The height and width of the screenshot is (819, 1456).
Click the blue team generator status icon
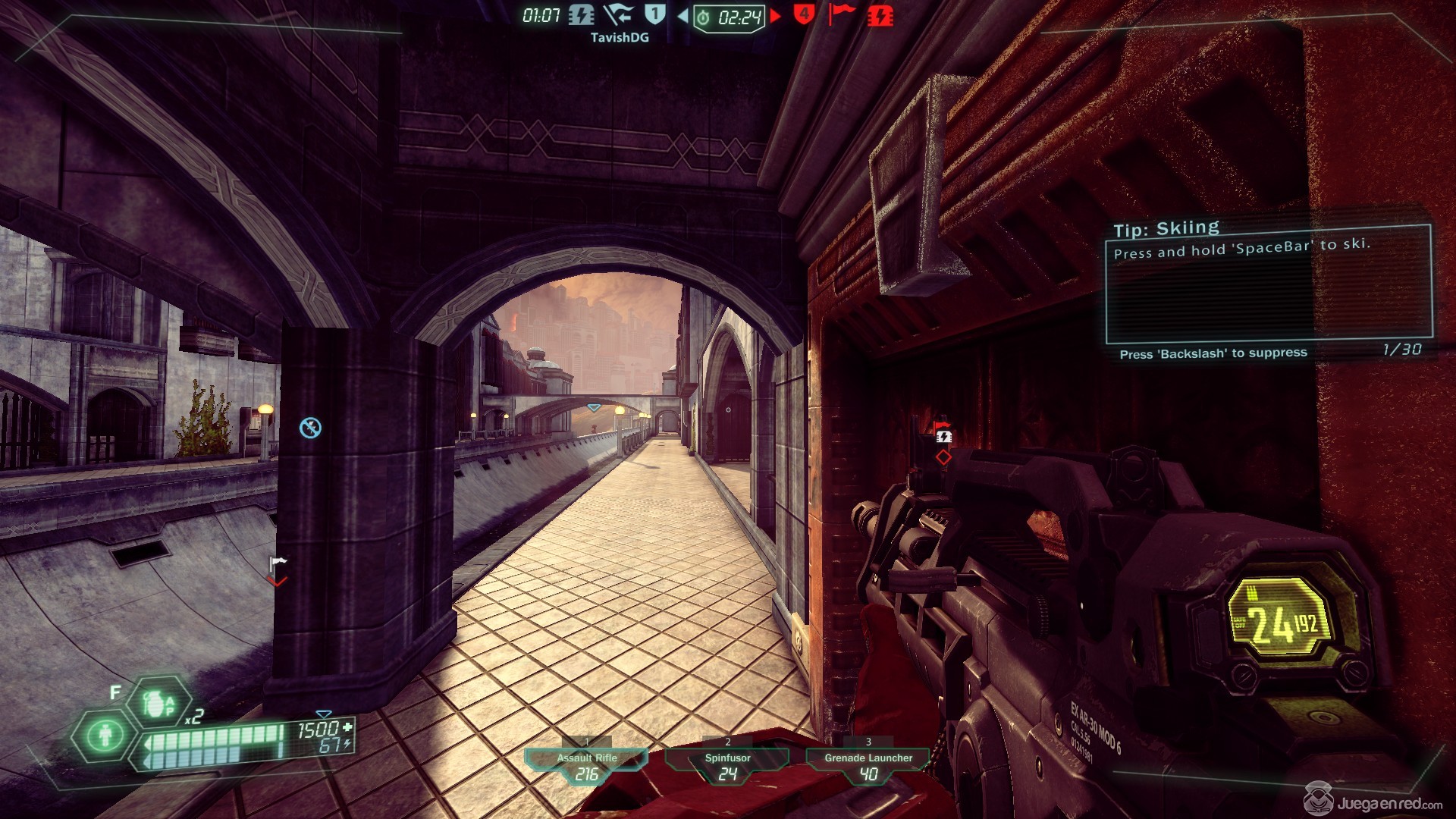pos(582,14)
